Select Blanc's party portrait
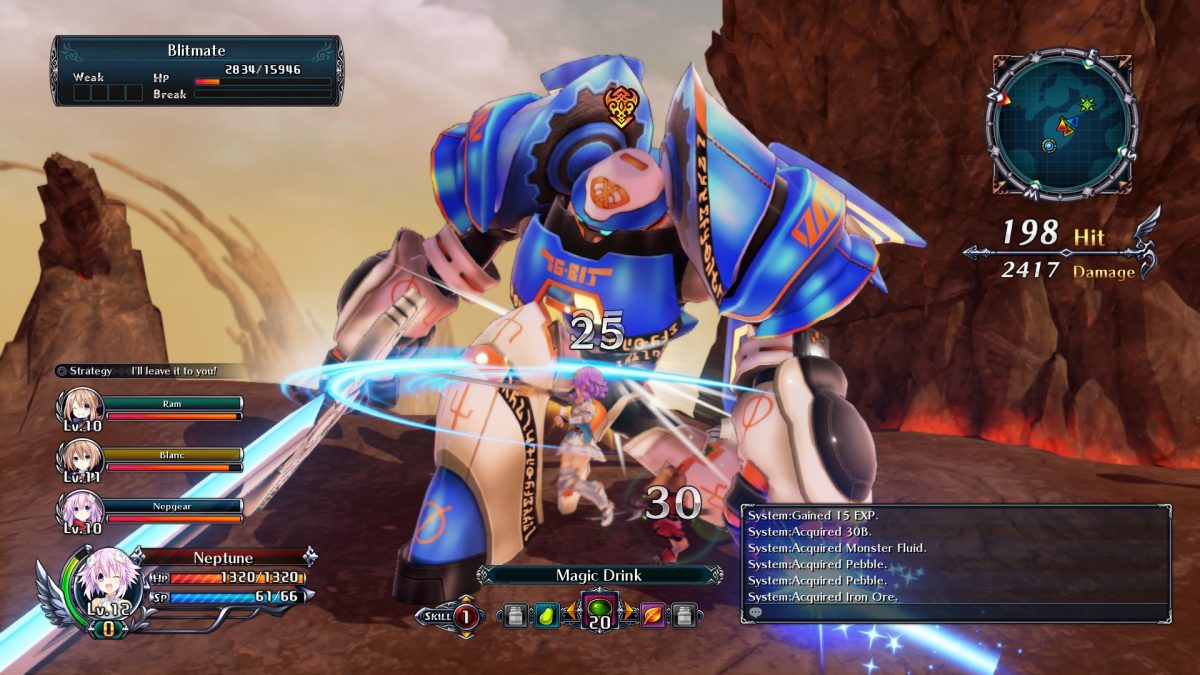The image size is (1200, 675). (80, 458)
